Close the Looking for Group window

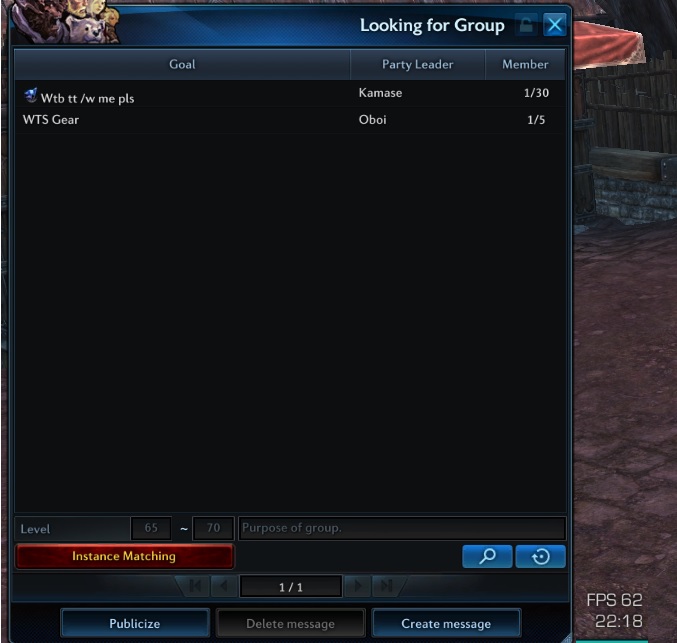point(555,25)
